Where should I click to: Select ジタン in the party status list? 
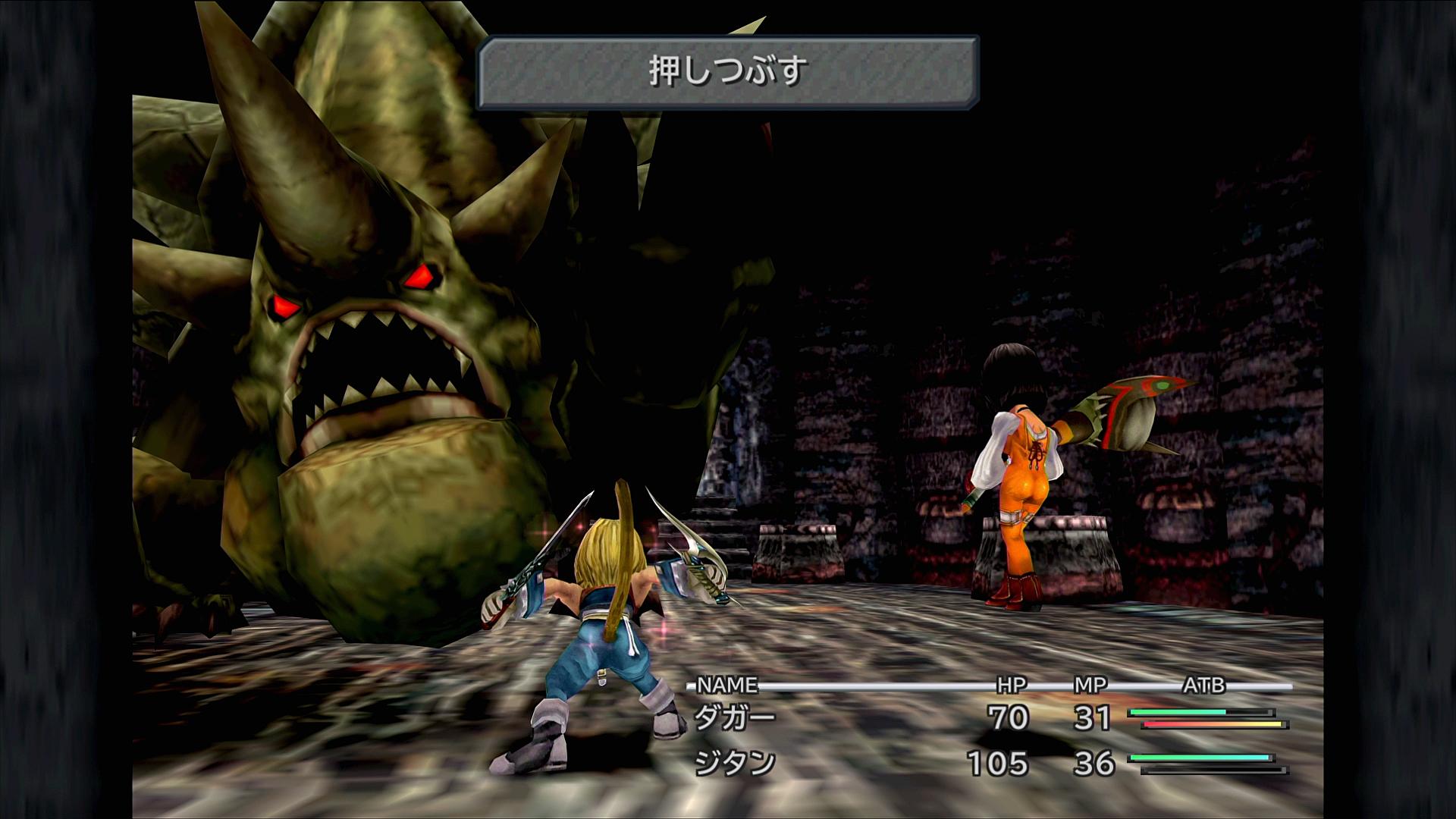tap(734, 763)
